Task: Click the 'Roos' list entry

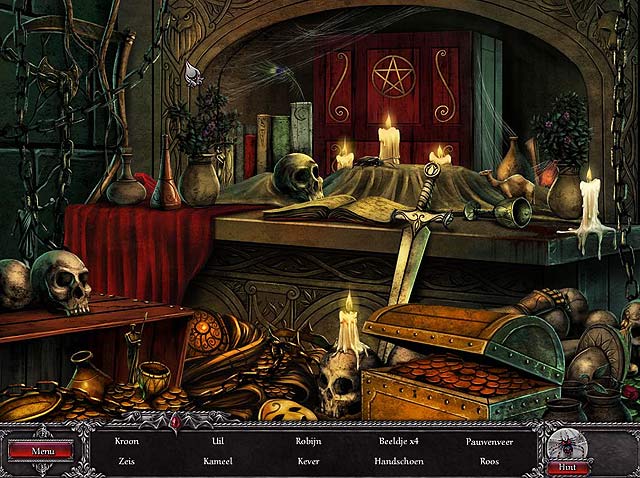Action: [x=489, y=461]
